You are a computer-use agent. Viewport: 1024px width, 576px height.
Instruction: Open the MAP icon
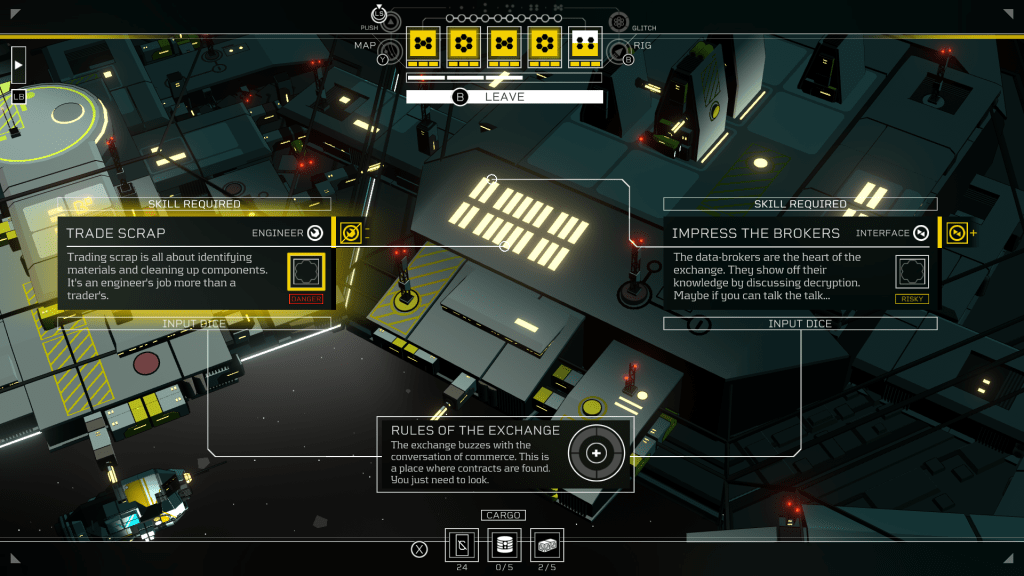389,49
